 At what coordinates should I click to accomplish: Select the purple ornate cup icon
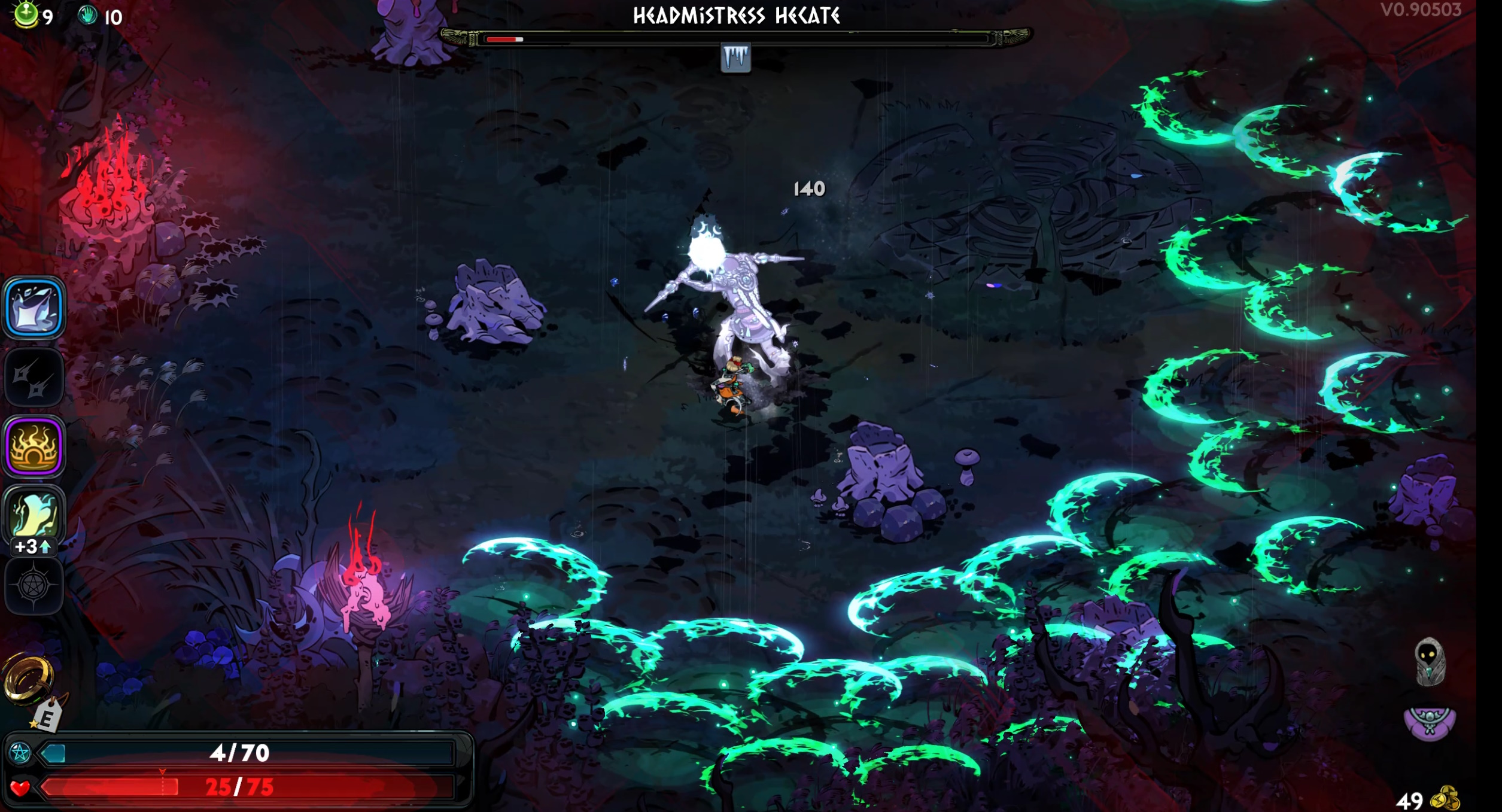click(1430, 722)
